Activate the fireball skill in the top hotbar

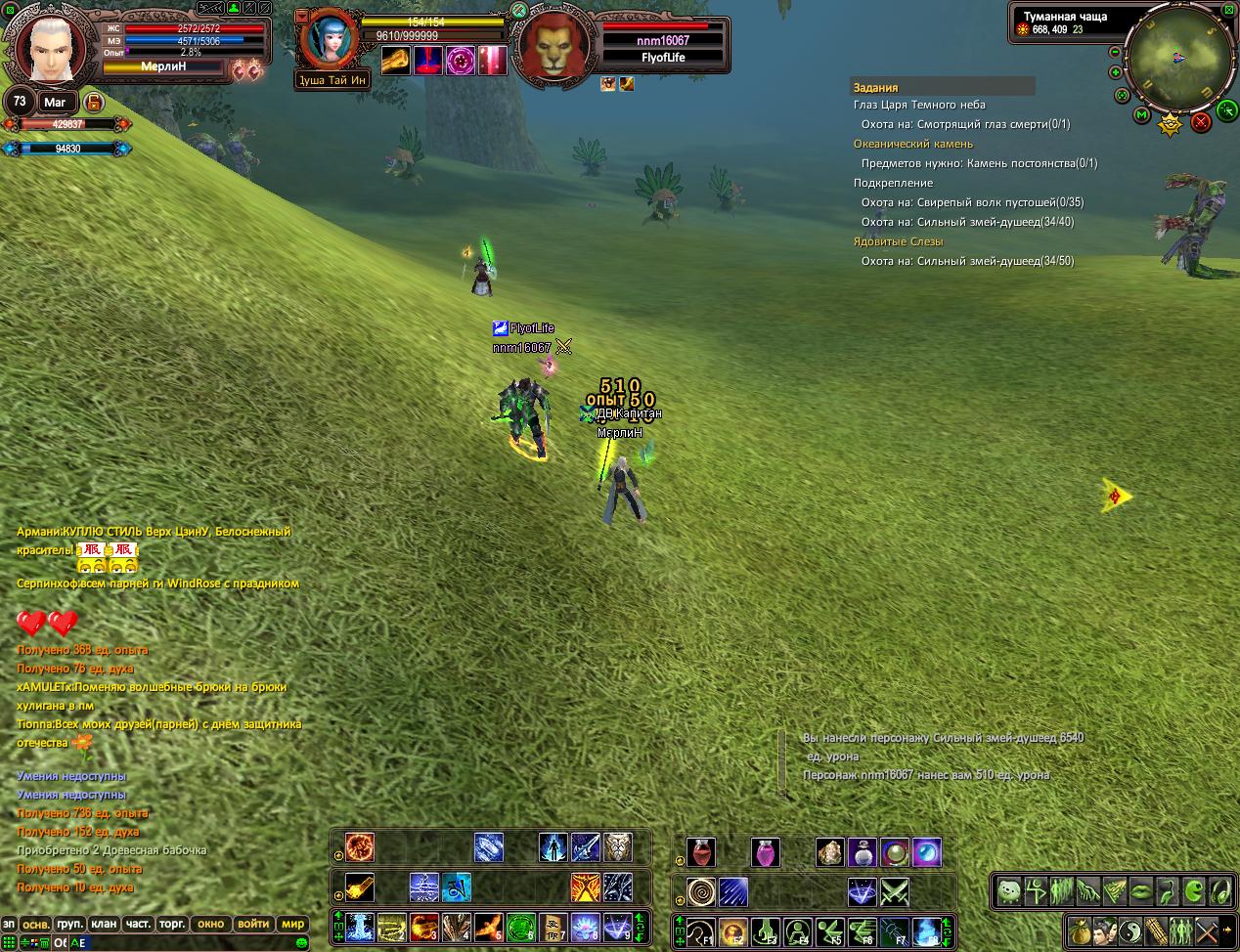tap(360, 846)
